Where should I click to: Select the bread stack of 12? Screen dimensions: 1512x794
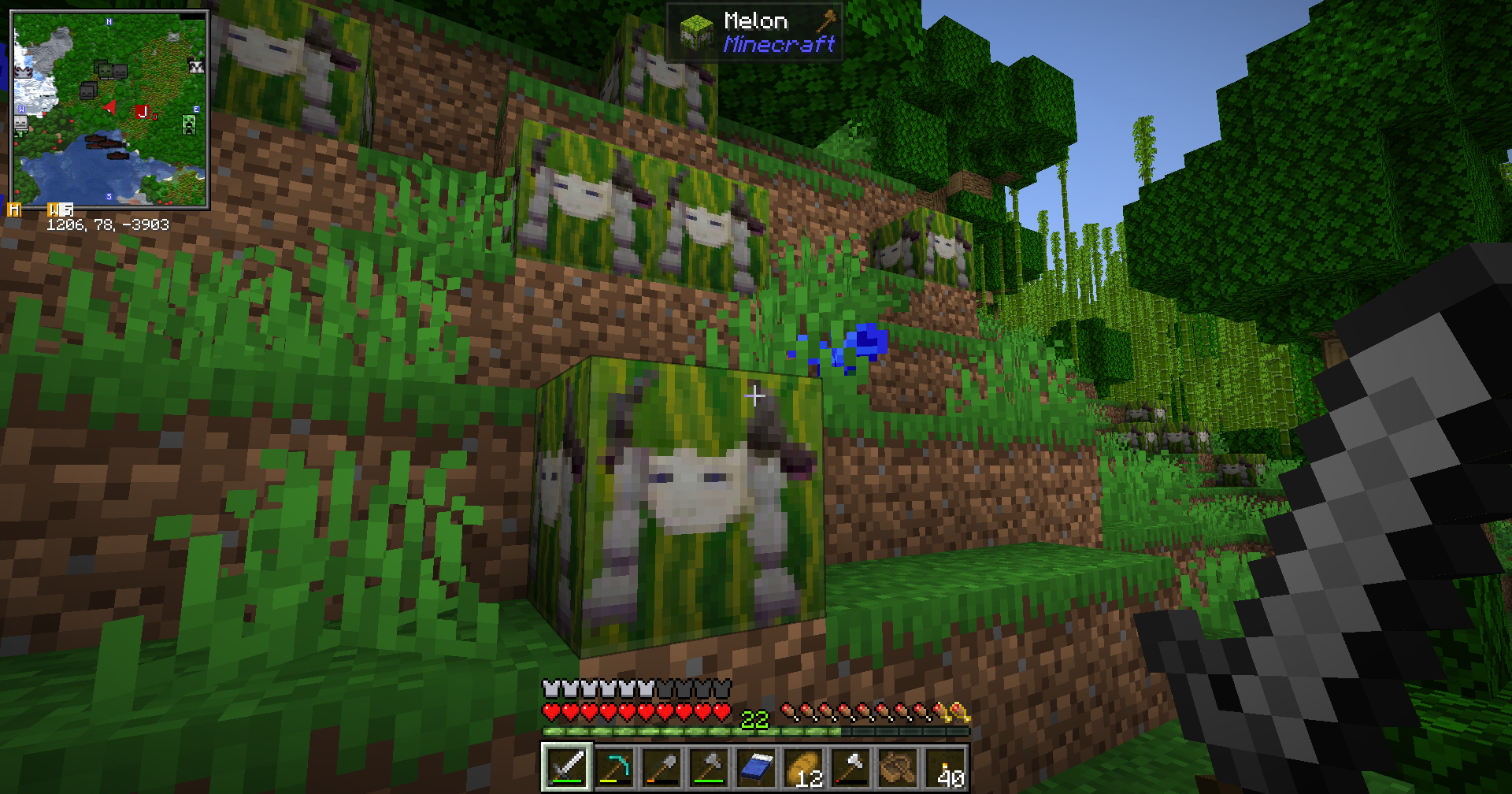click(803, 766)
